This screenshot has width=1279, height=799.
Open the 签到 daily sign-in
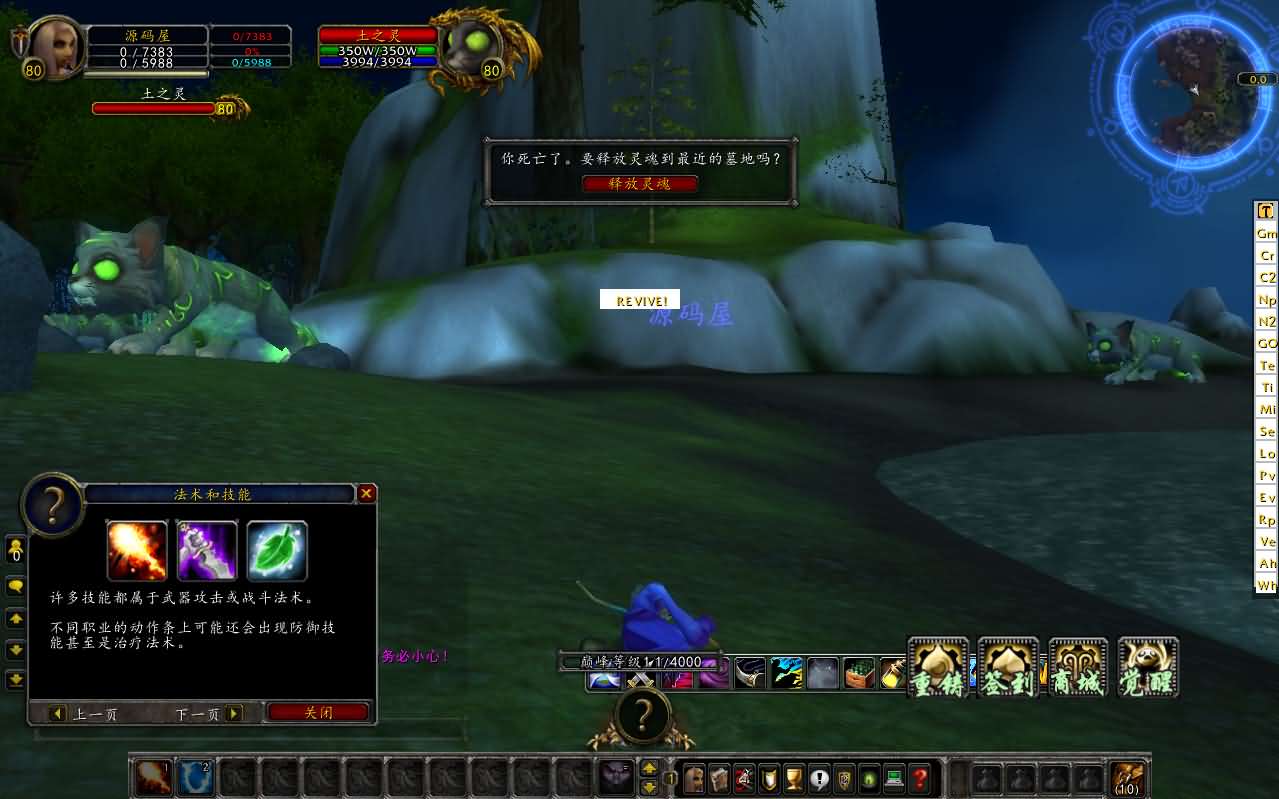[x=1008, y=668]
